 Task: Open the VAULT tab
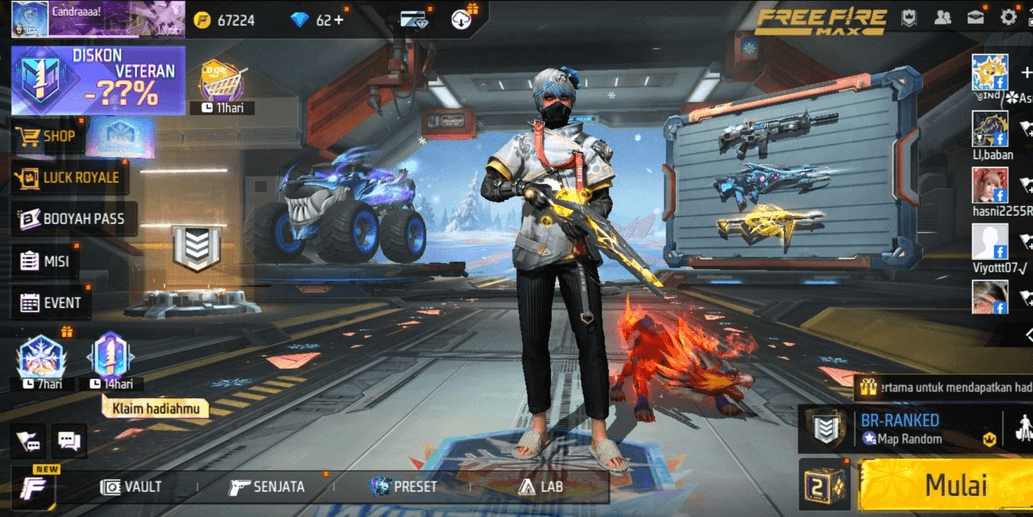[131, 487]
